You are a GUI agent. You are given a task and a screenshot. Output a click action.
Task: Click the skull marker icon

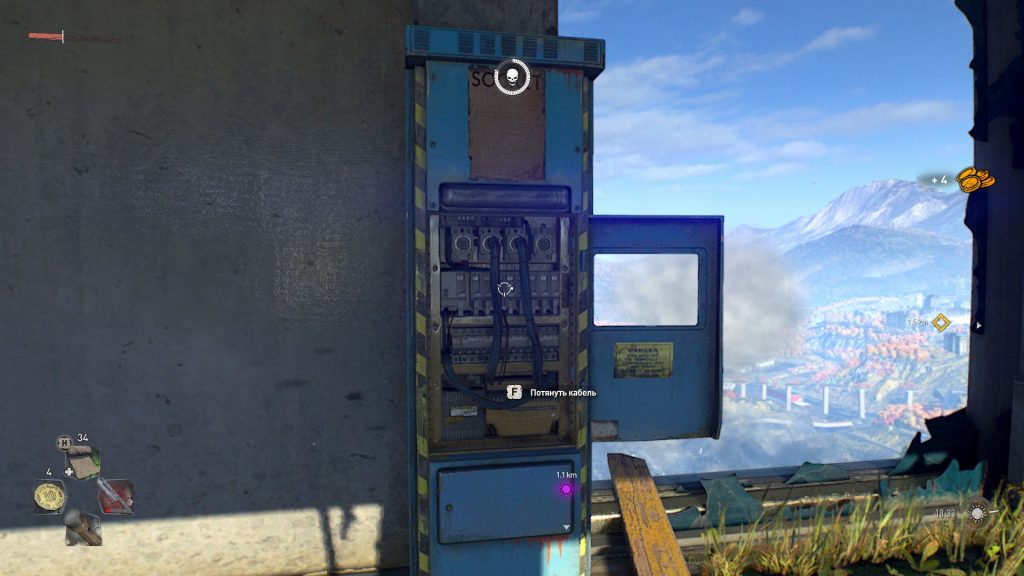512,77
